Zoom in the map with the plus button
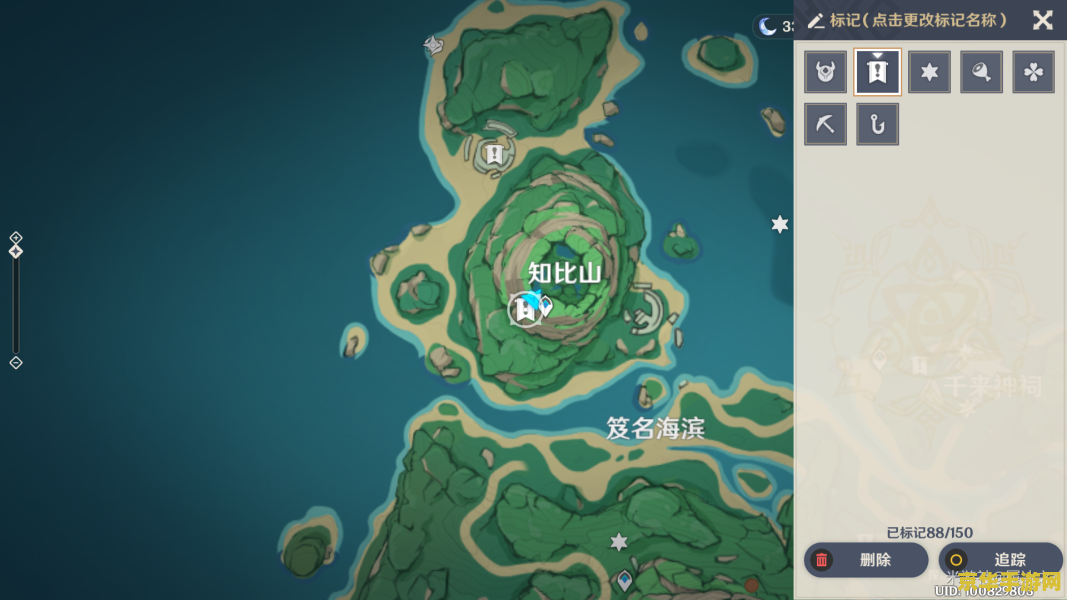Viewport: 1067px width, 600px height. coord(16,238)
